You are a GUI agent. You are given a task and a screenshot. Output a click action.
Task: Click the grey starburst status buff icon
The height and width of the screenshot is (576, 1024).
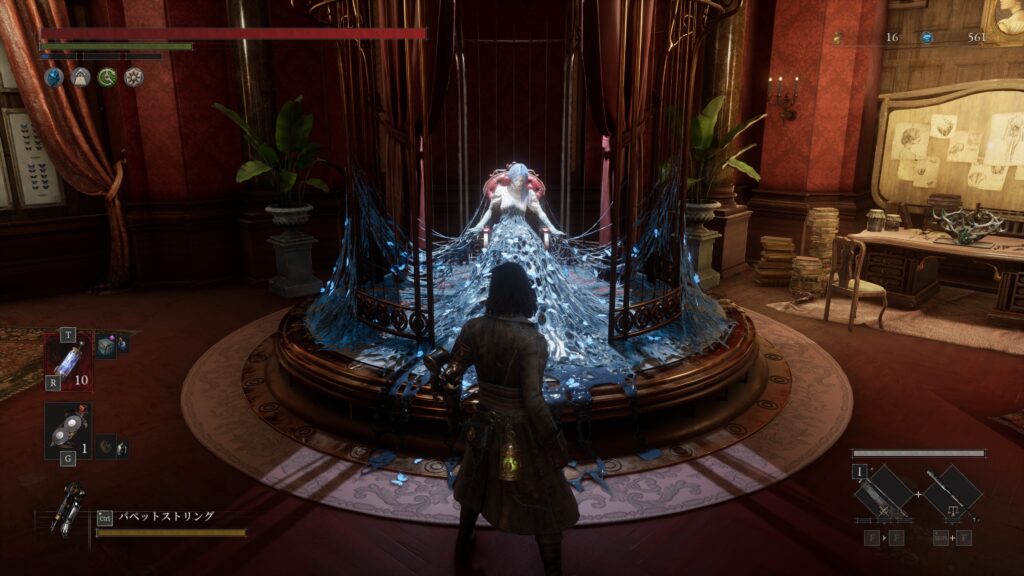(x=133, y=77)
